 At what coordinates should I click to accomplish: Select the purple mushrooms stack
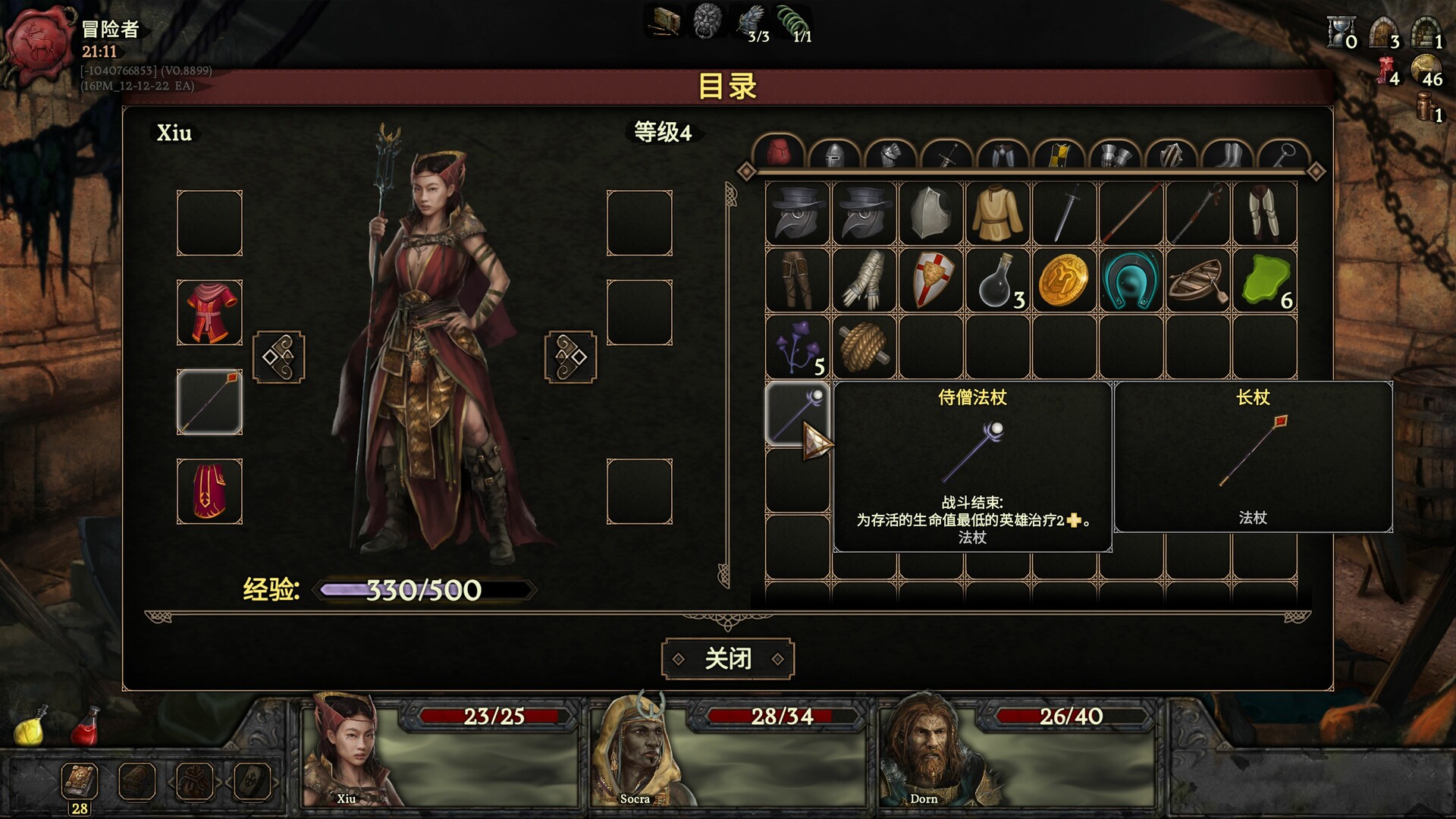coord(797,347)
